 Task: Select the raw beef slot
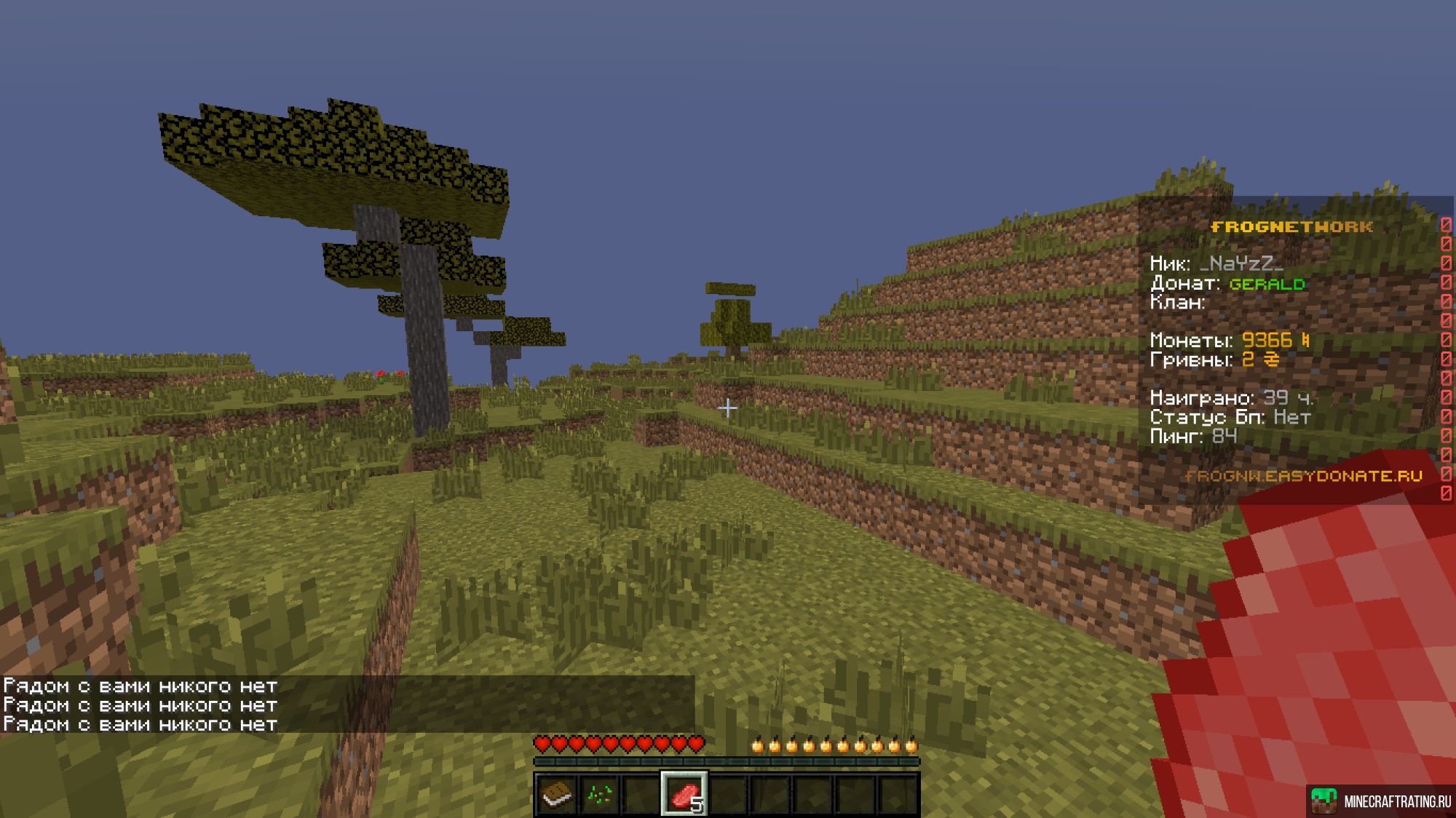pos(684,794)
